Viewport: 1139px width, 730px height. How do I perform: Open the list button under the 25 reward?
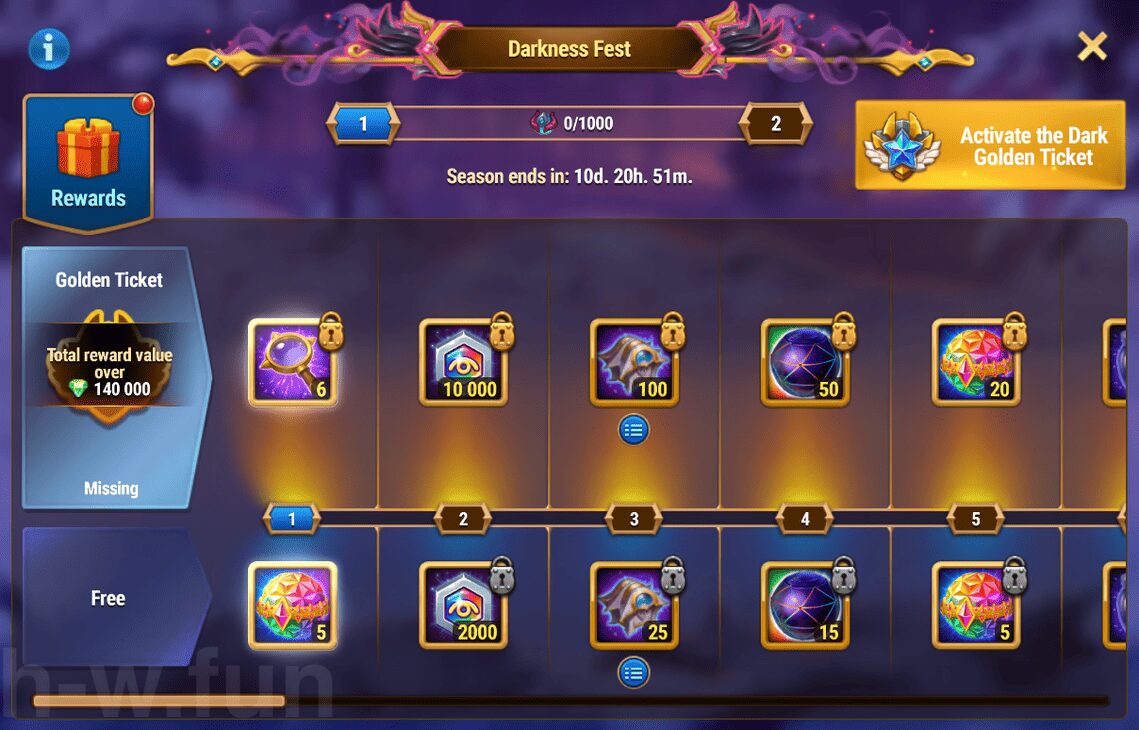[x=634, y=672]
